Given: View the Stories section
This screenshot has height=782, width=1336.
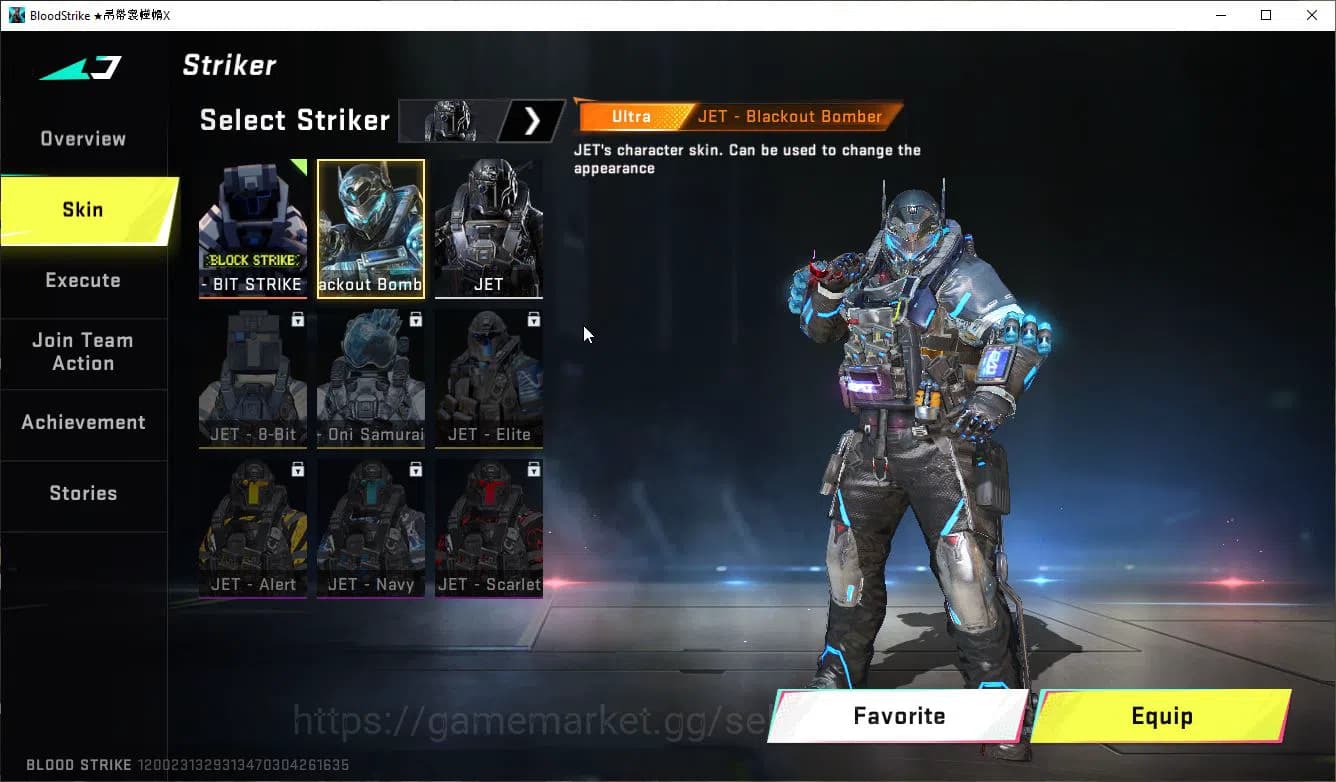Looking at the screenshot, I should [x=82, y=493].
